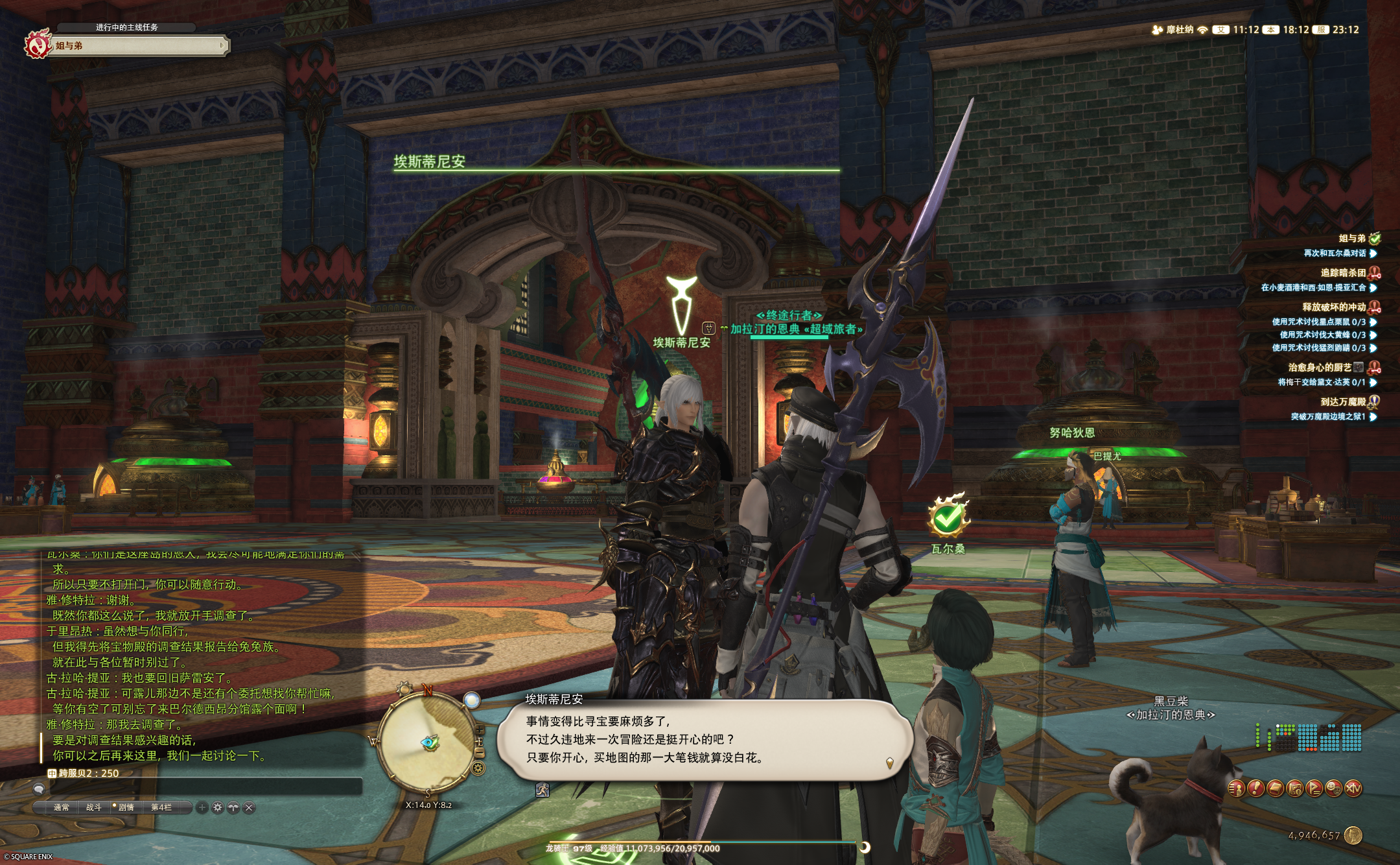Open 治愈身心的厨艺 quest entry

1320,368
